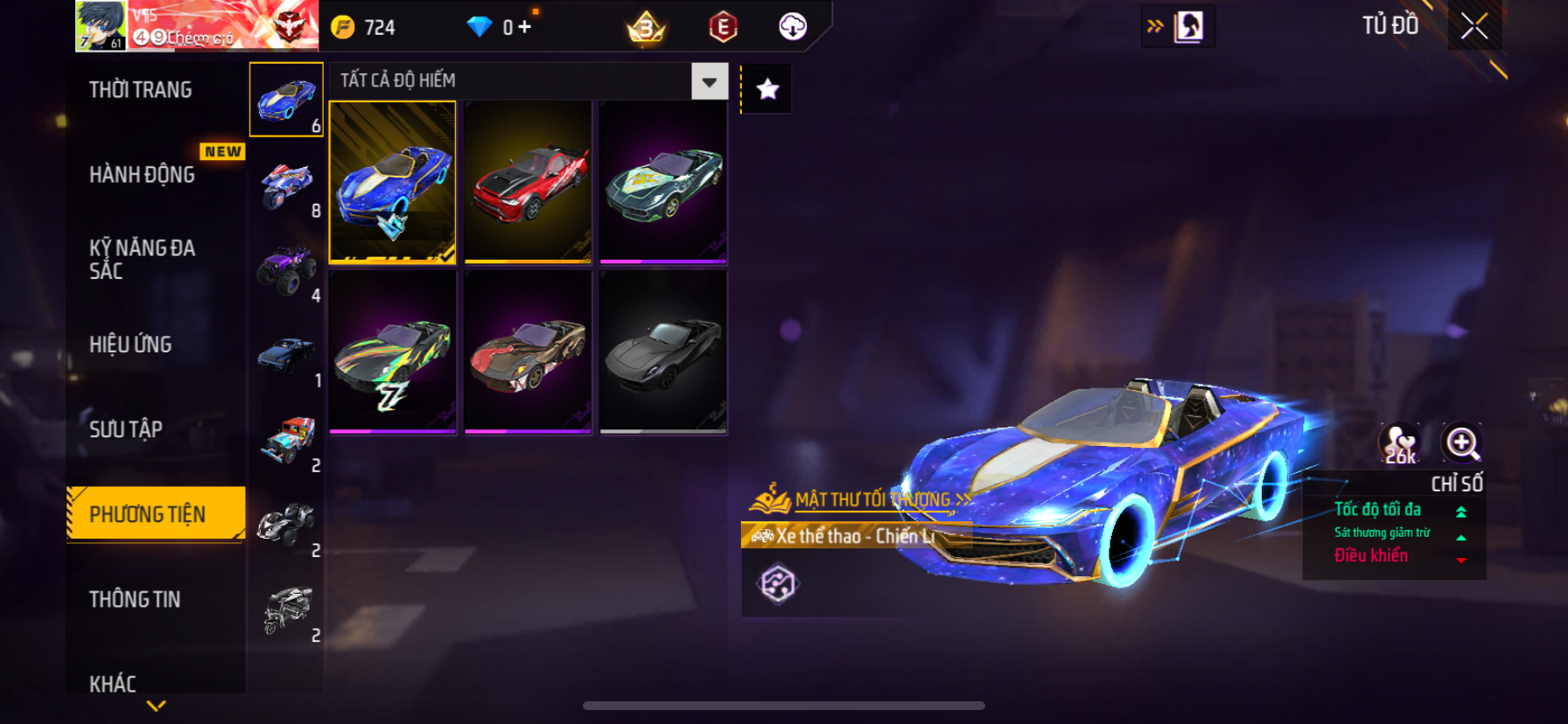This screenshot has width=1568, height=724.
Task: Select the red sports car skin
Action: tap(528, 182)
